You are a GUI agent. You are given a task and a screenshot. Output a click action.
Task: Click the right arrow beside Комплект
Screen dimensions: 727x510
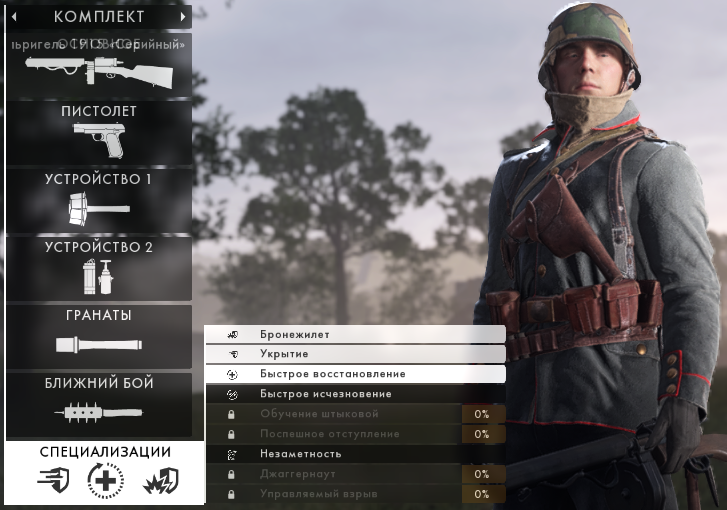coord(183,17)
